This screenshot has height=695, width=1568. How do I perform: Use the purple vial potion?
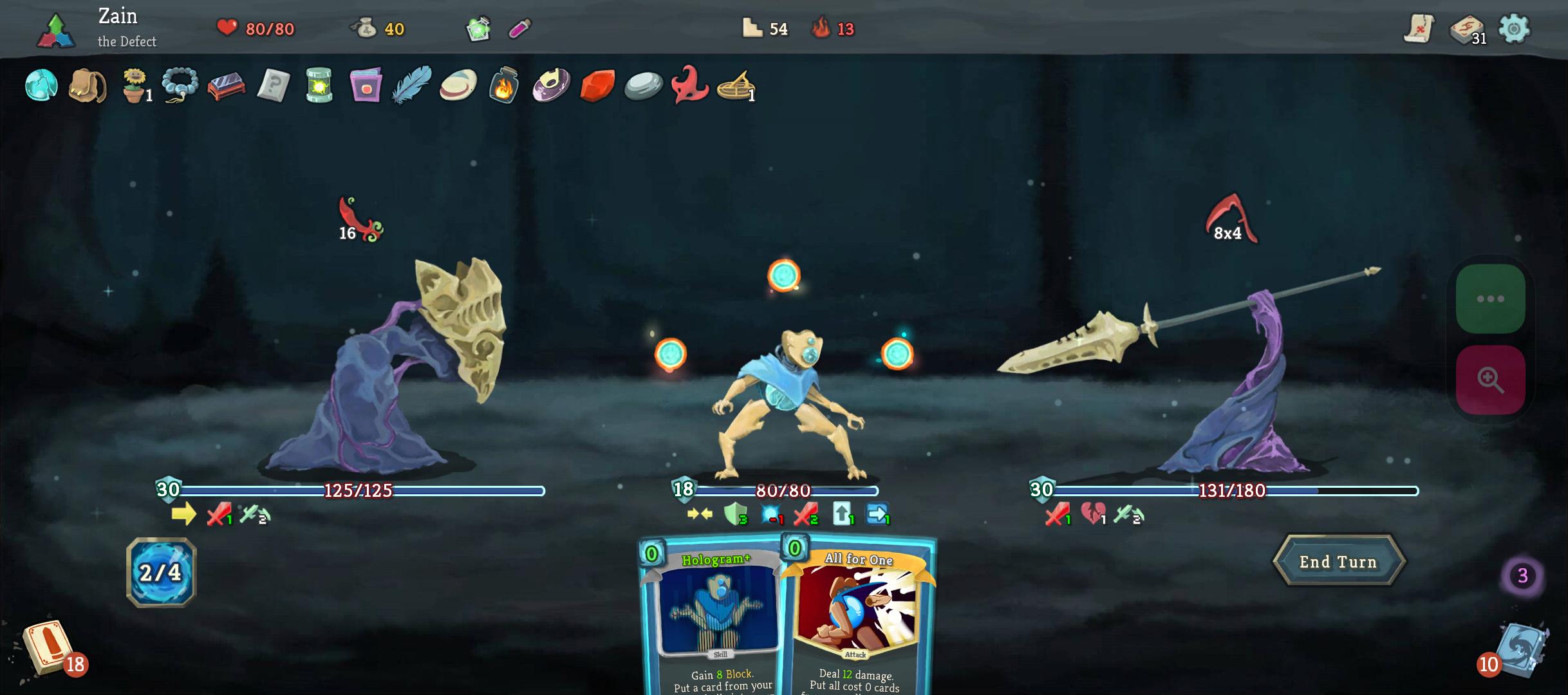click(x=519, y=29)
